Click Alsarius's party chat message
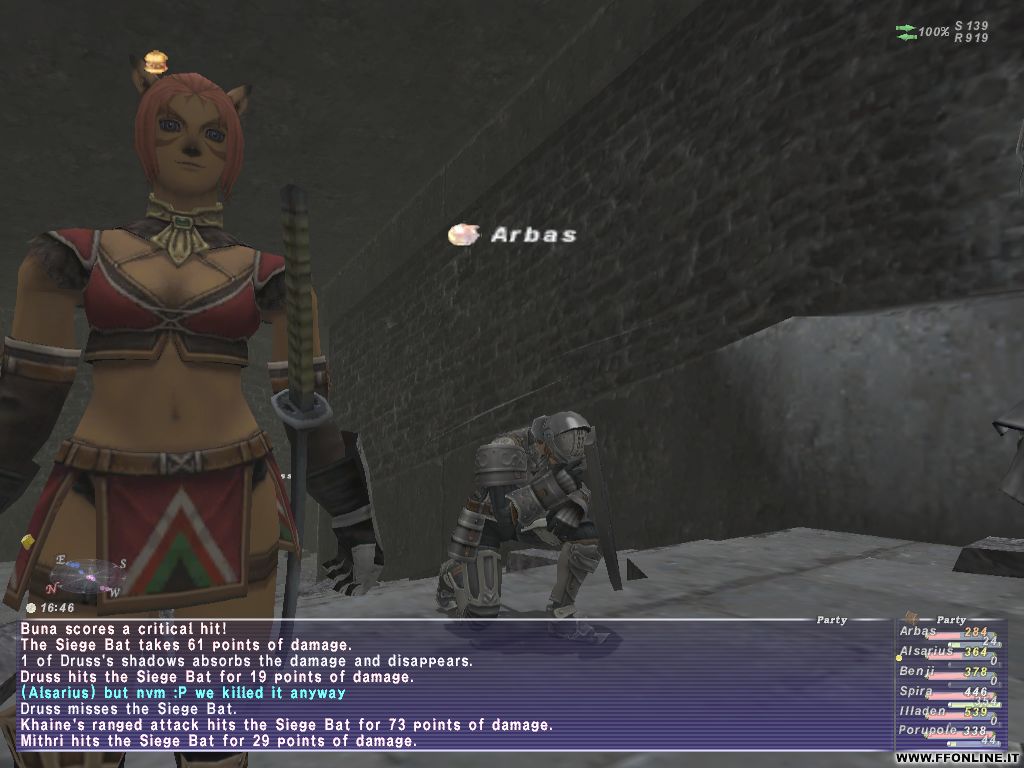 (183, 693)
